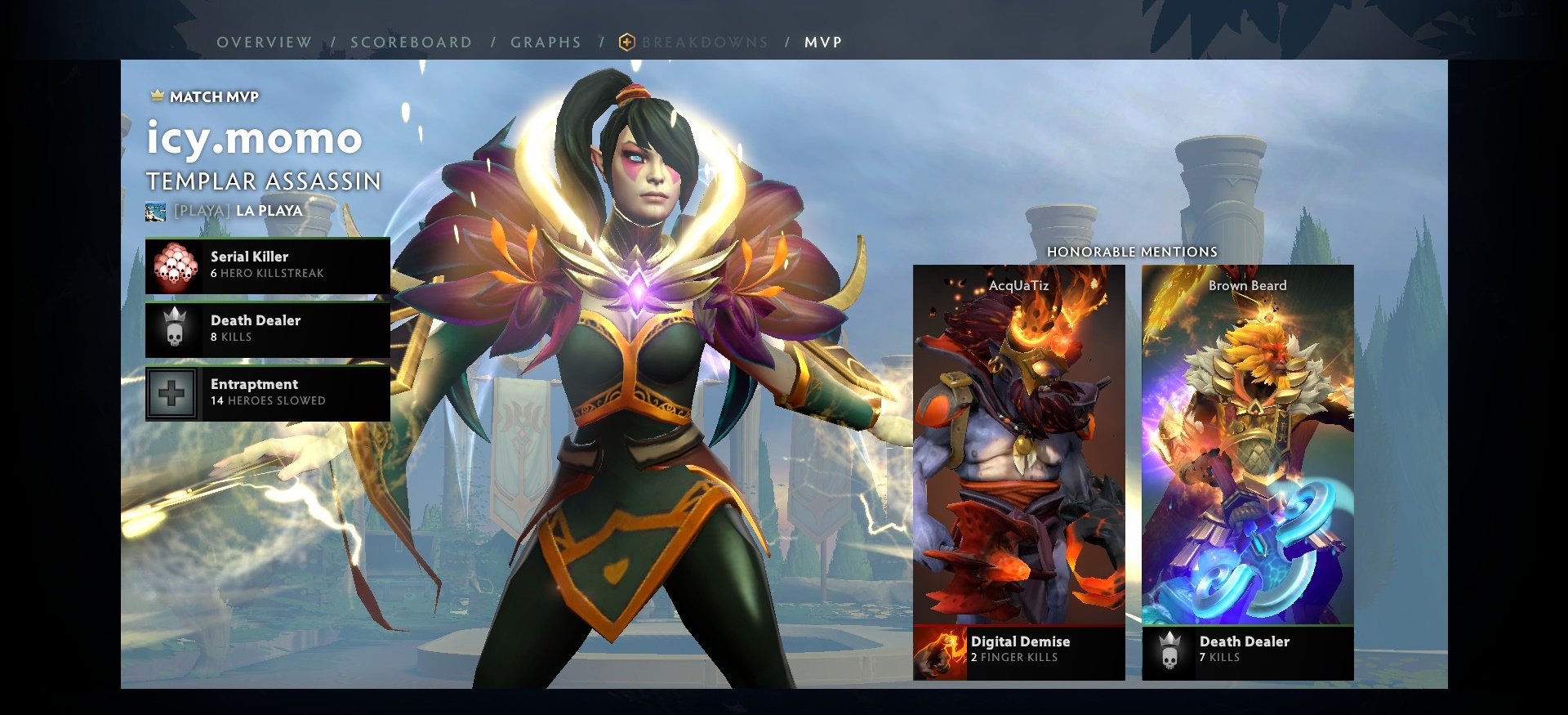Open AcqUaTiz's honorable mention card
Screen dimensions: 1568x715
click(x=1017, y=458)
